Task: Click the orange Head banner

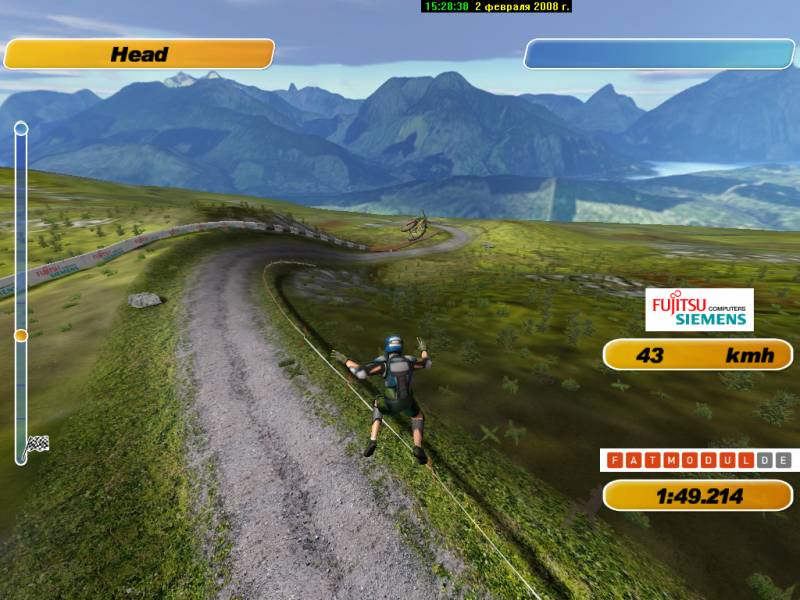Action: click(139, 54)
